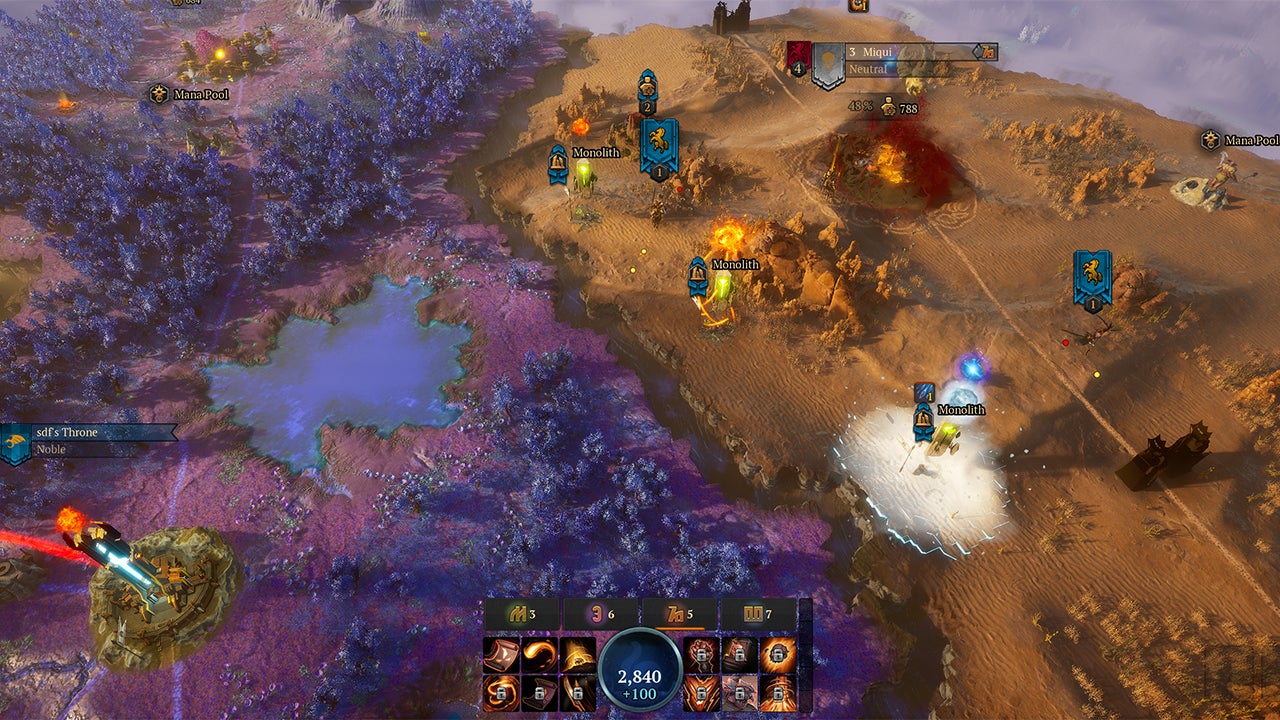The width and height of the screenshot is (1280, 720).
Task: Select the locked burning fist spell
Action: (702, 654)
